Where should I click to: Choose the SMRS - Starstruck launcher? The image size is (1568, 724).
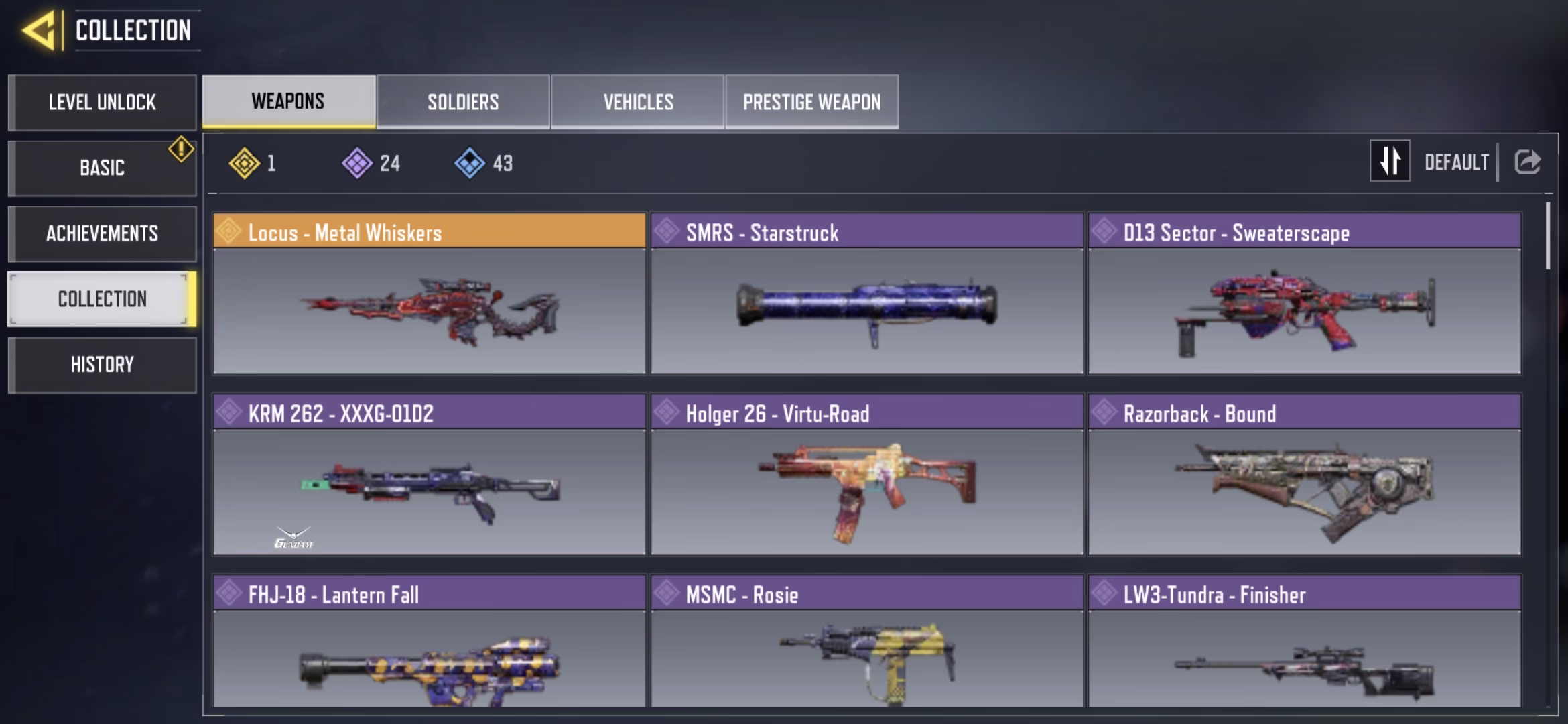tap(866, 294)
